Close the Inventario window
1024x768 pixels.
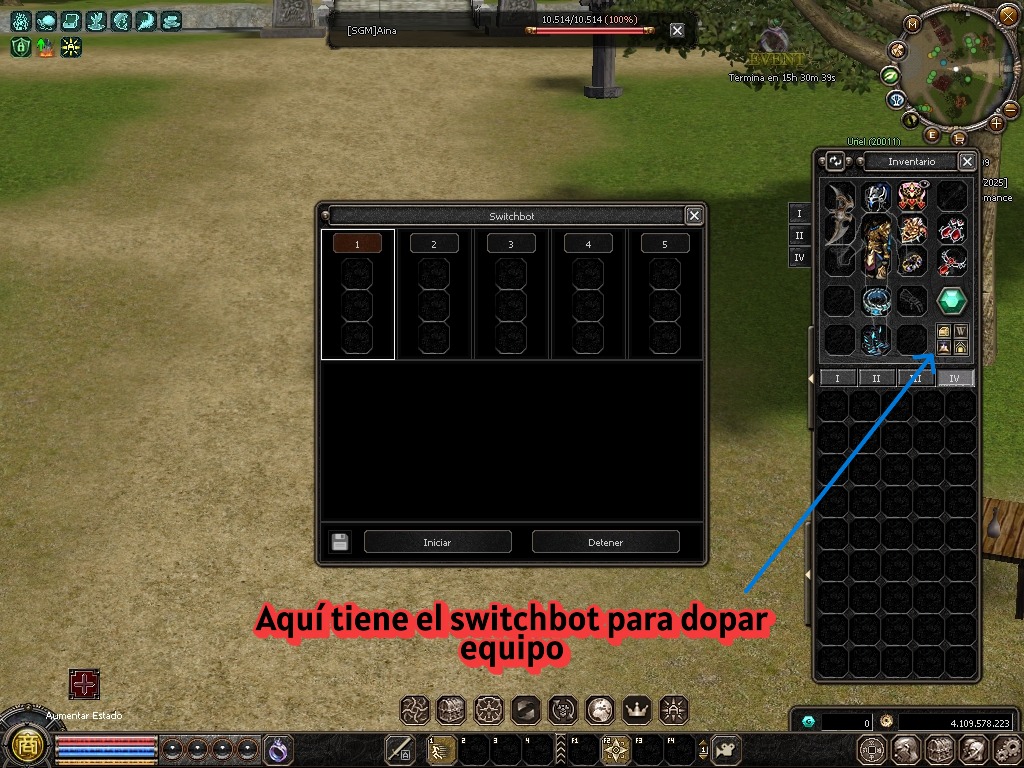(x=967, y=161)
